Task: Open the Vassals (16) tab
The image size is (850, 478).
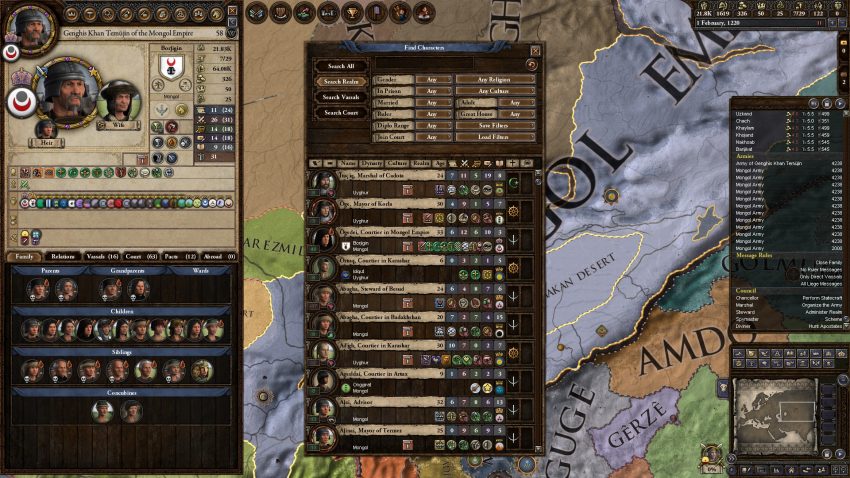Action: click(x=101, y=257)
